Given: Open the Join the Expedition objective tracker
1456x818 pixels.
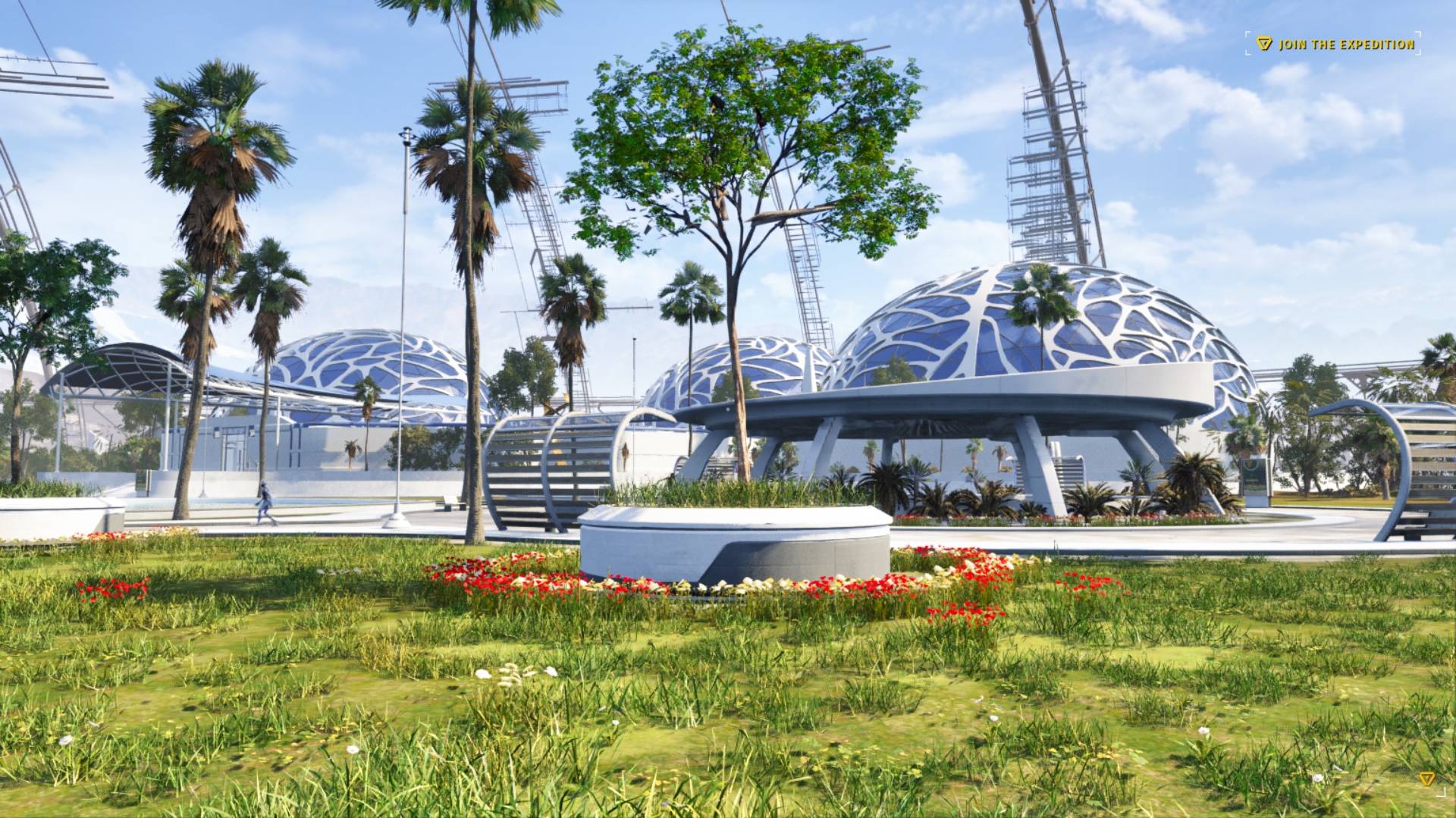Looking at the screenshot, I should [x=1338, y=44].
